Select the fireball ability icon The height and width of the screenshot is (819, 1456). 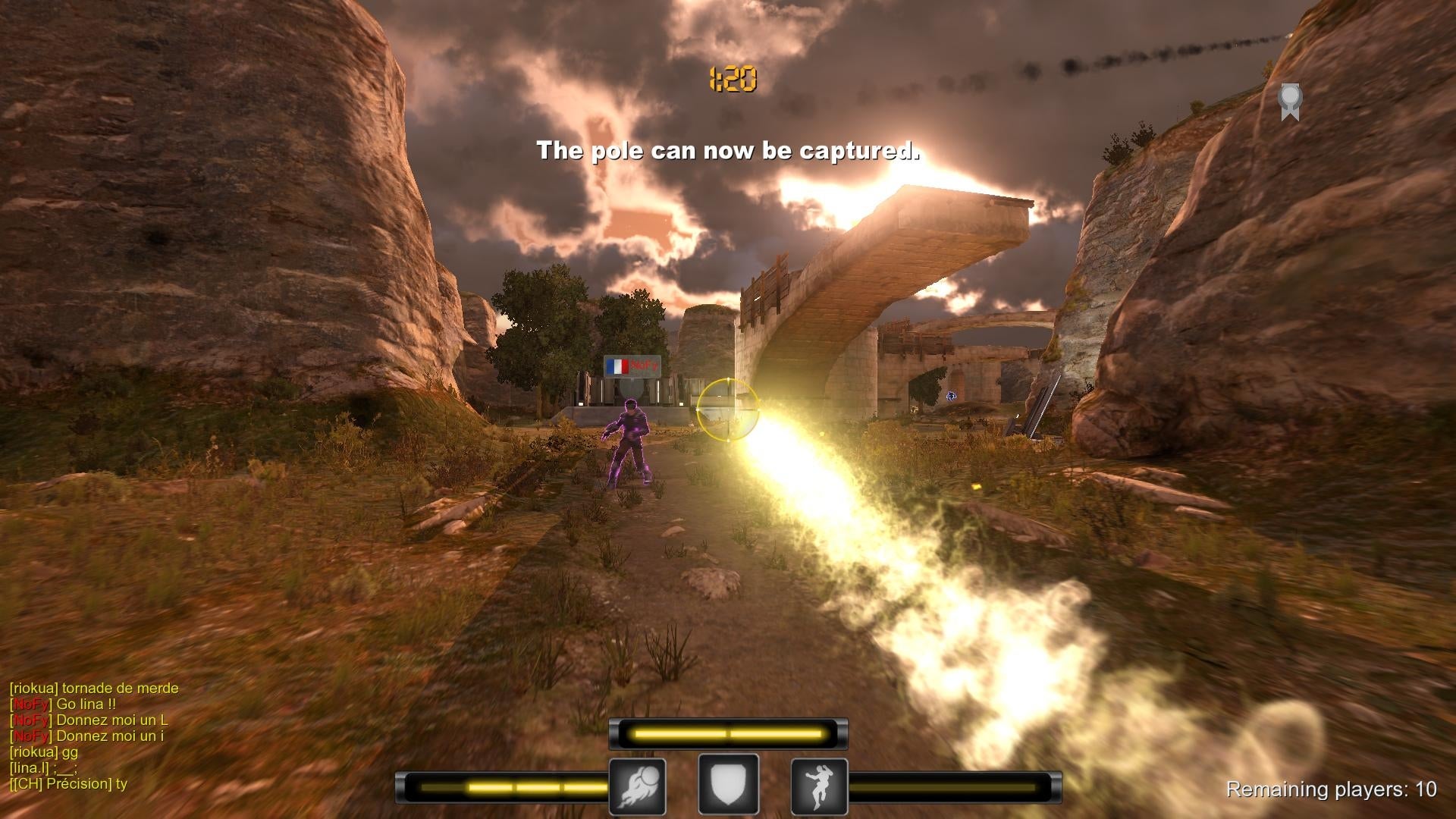(x=638, y=785)
